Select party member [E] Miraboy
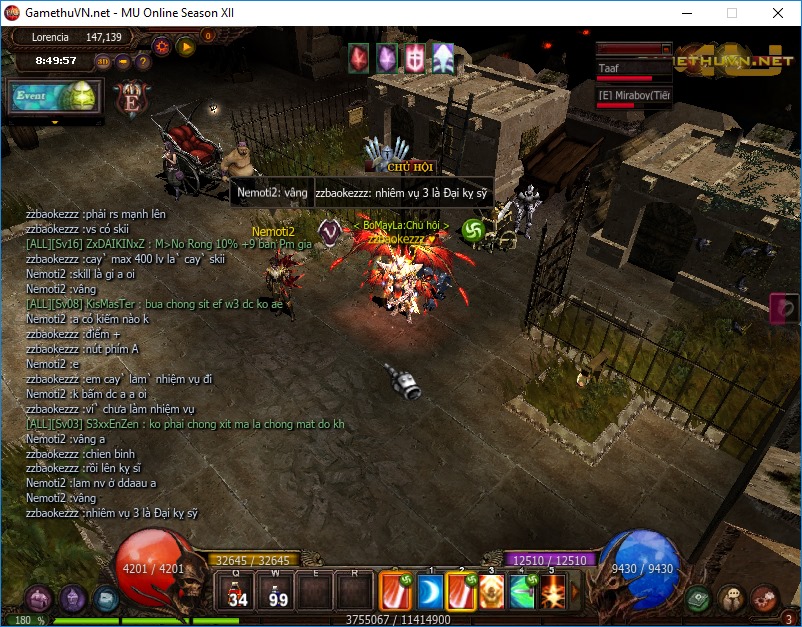802x627 pixels. 634,96
